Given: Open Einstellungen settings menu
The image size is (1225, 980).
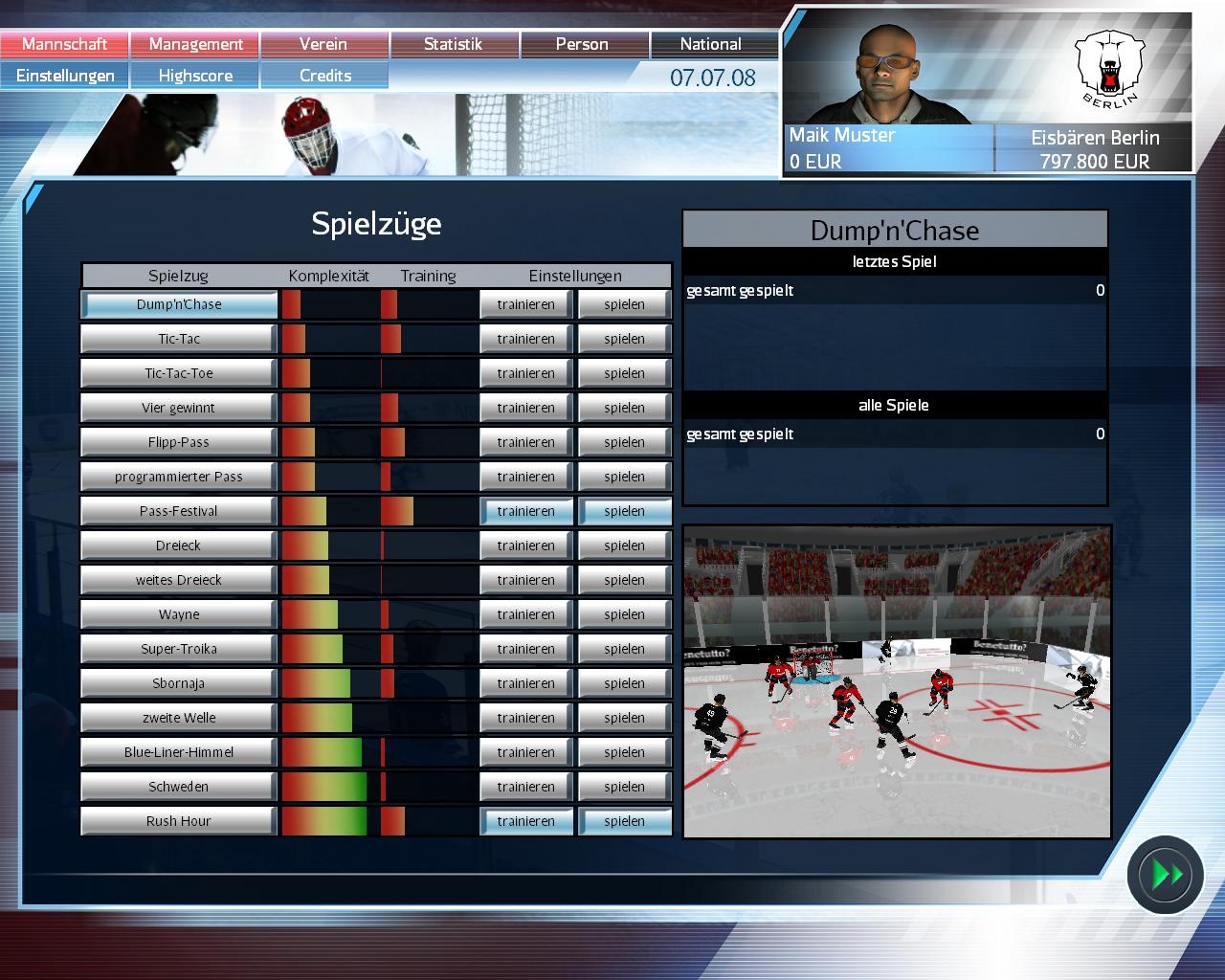Looking at the screenshot, I should coord(64,76).
